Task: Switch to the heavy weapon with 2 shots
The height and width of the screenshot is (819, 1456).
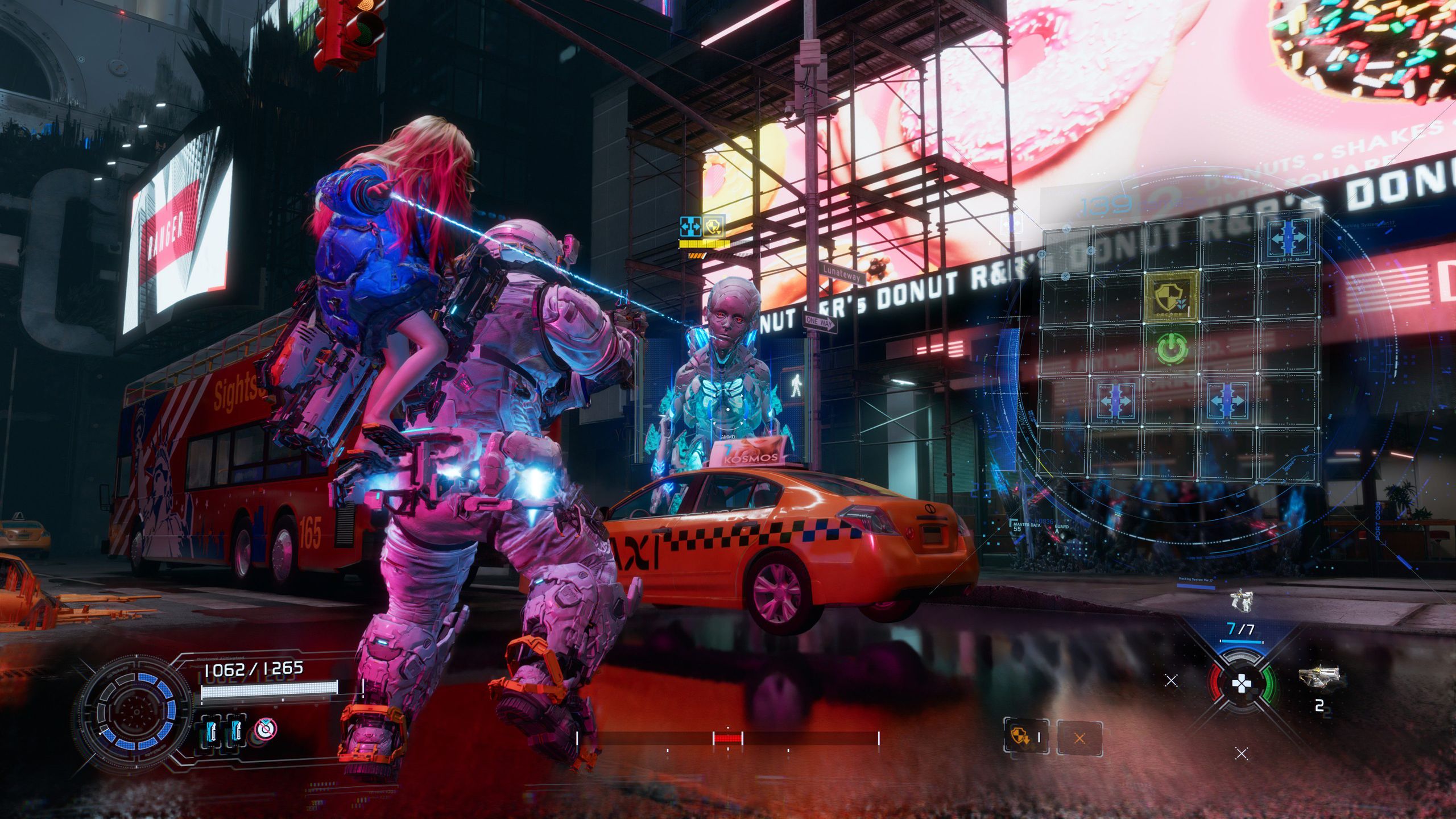Action: [1319, 677]
